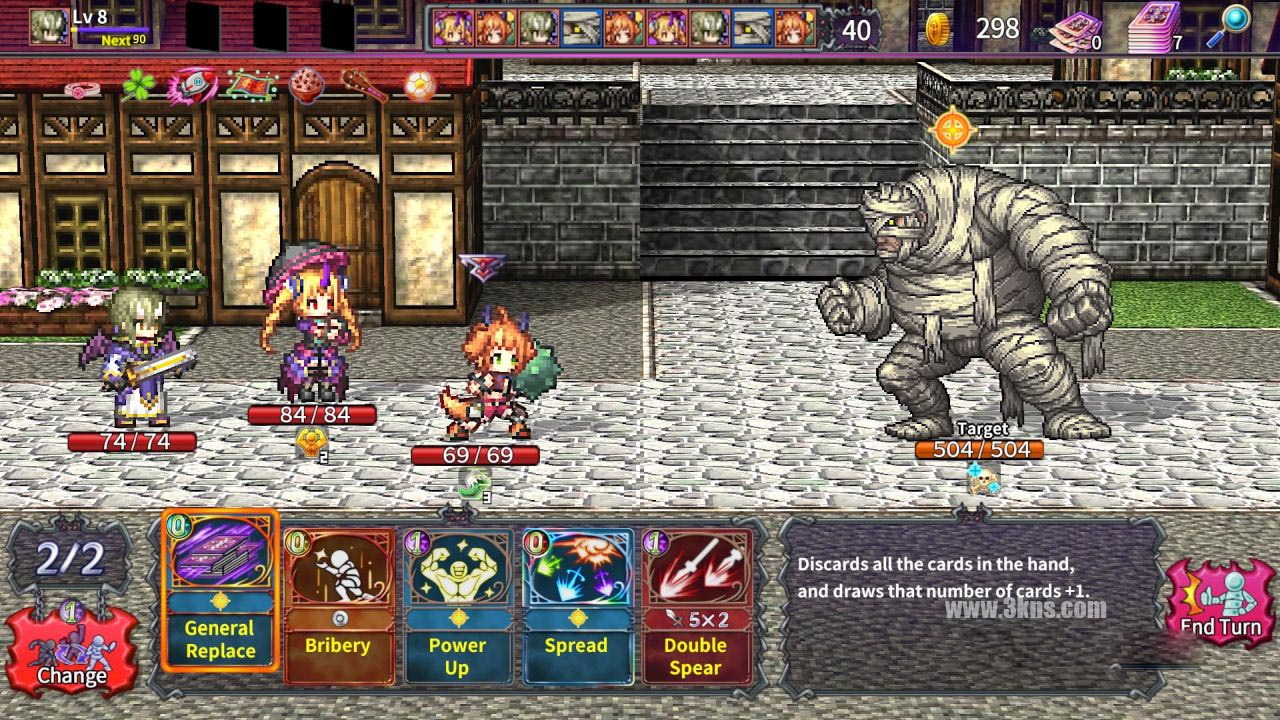1280x720 pixels.
Task: Play the Double Spear card
Action: (695, 605)
